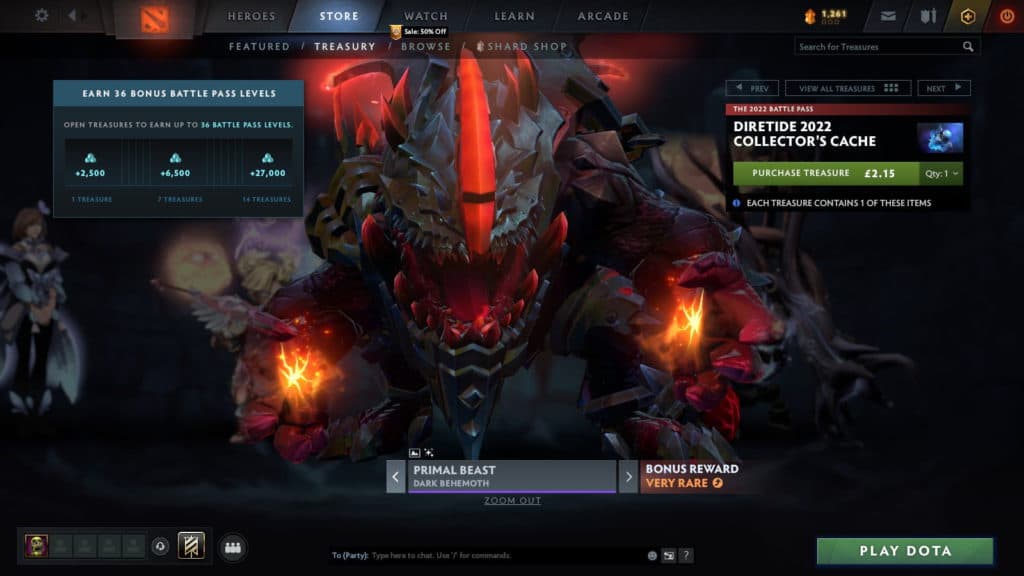Screen dimensions: 1024x576
Task: Open the settings gear icon
Action: 41,15
